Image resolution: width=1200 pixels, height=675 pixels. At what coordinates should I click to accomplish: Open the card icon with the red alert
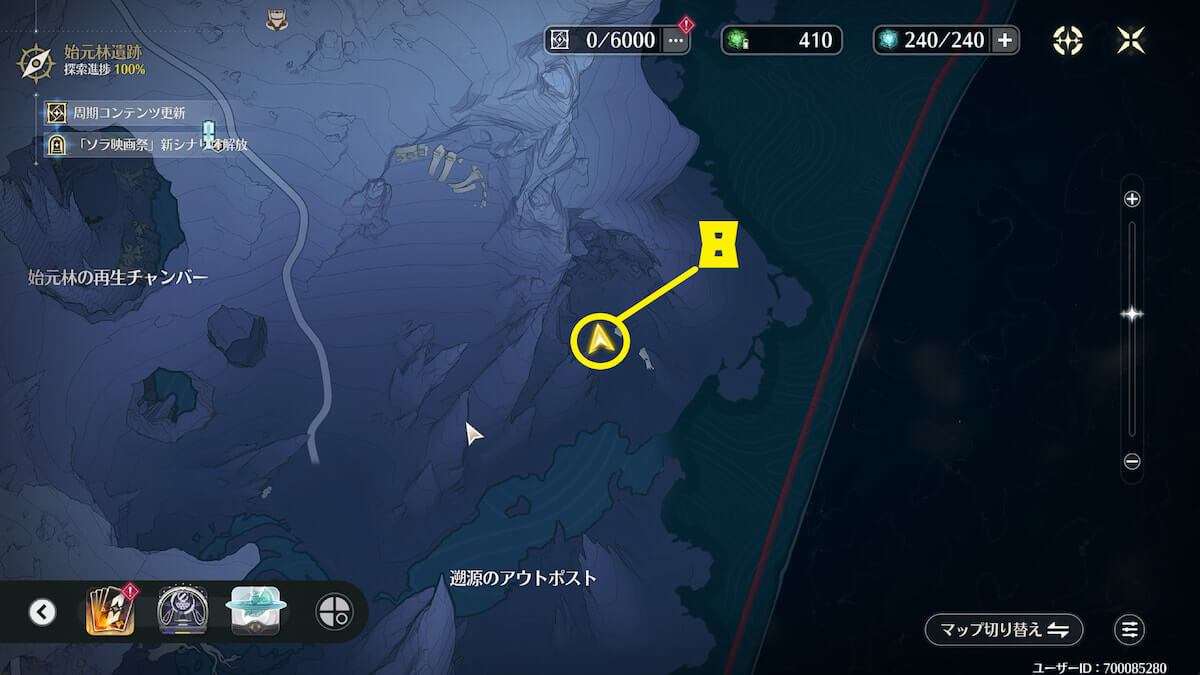[108, 610]
